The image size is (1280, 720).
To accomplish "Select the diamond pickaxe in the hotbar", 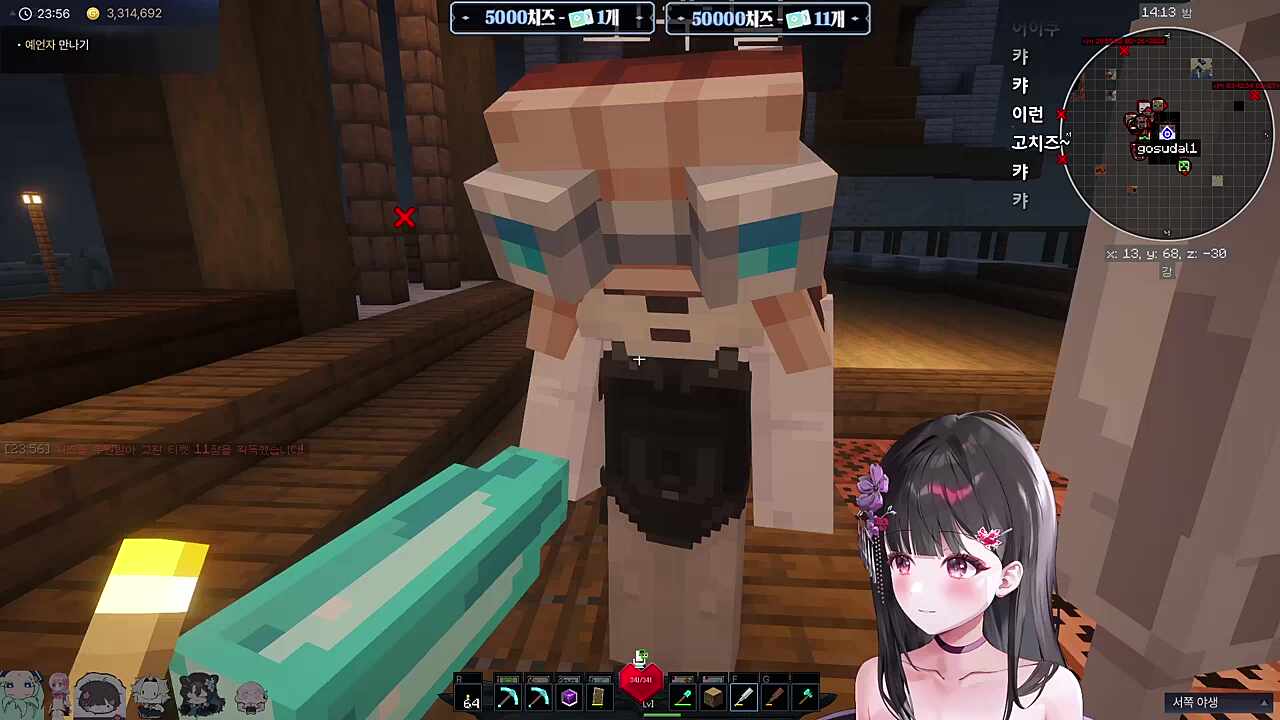I will (508, 695).
